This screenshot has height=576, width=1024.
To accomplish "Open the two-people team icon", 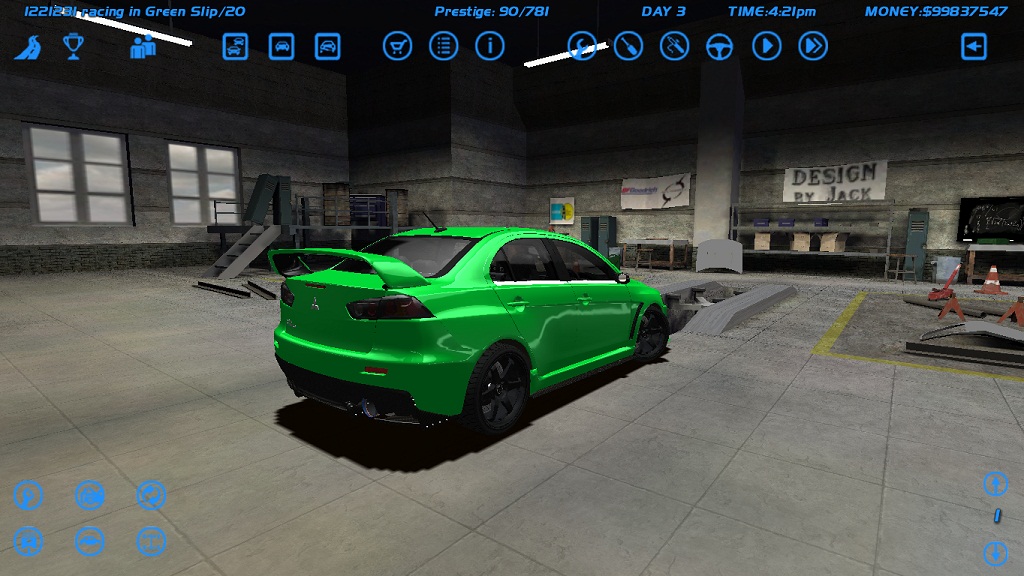I will (143, 46).
